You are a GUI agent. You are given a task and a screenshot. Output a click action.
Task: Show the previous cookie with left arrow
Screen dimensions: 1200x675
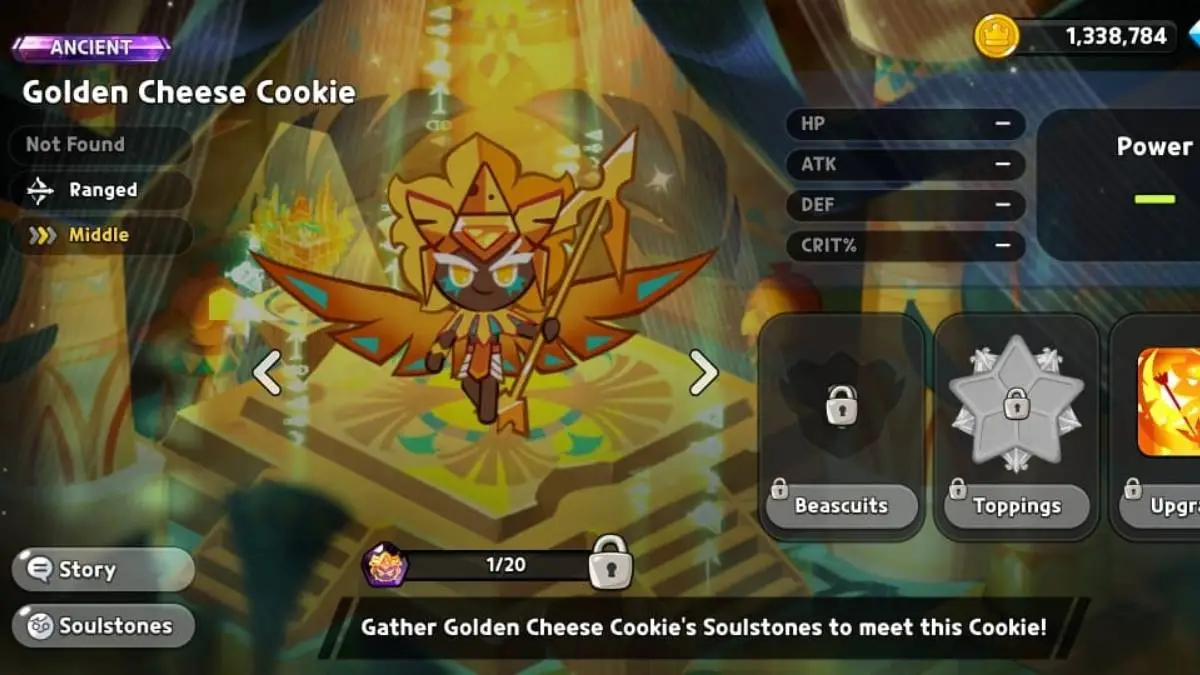tap(266, 373)
